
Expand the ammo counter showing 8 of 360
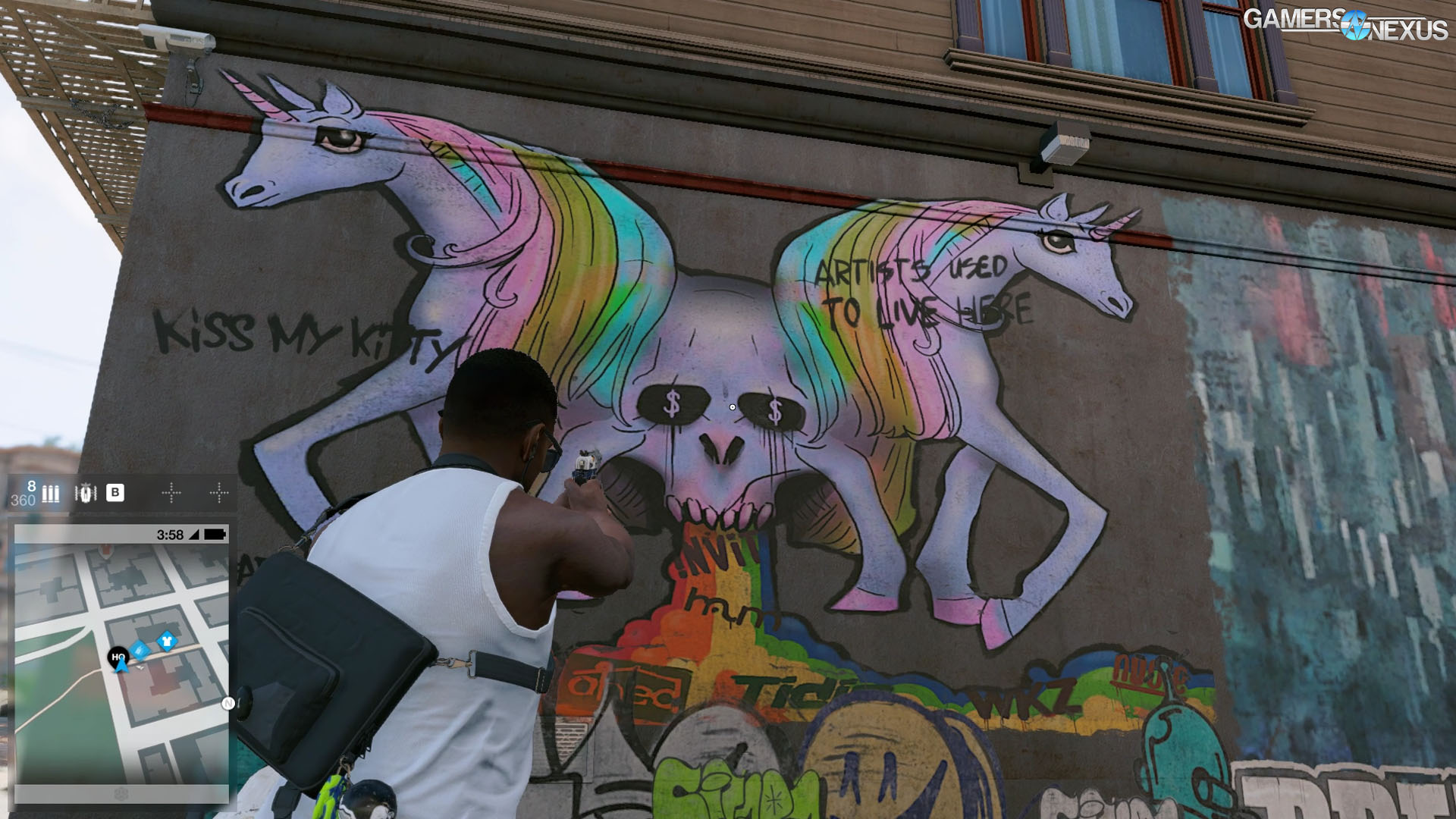pyautogui.click(x=23, y=494)
